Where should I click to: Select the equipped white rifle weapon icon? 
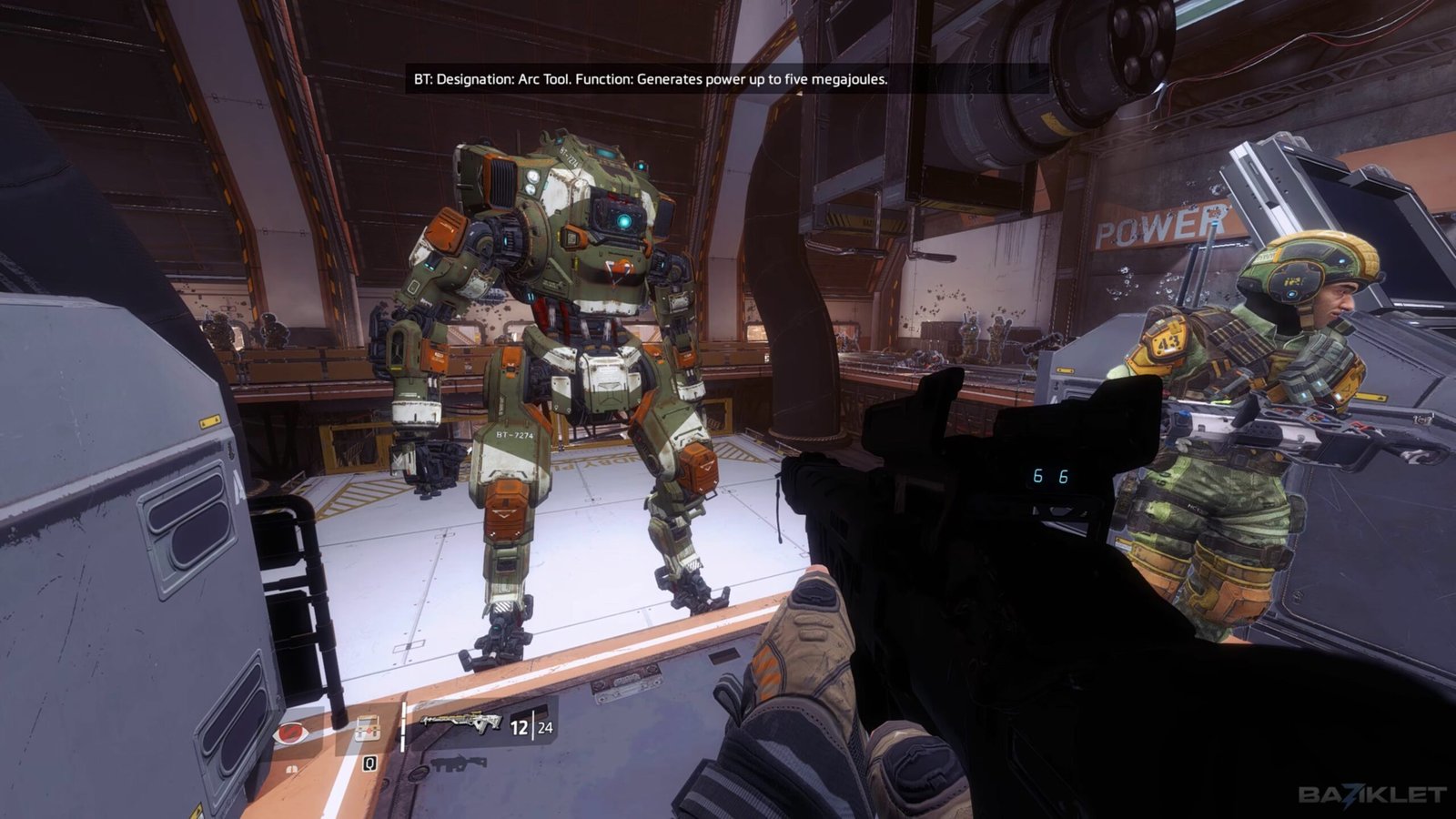[460, 723]
